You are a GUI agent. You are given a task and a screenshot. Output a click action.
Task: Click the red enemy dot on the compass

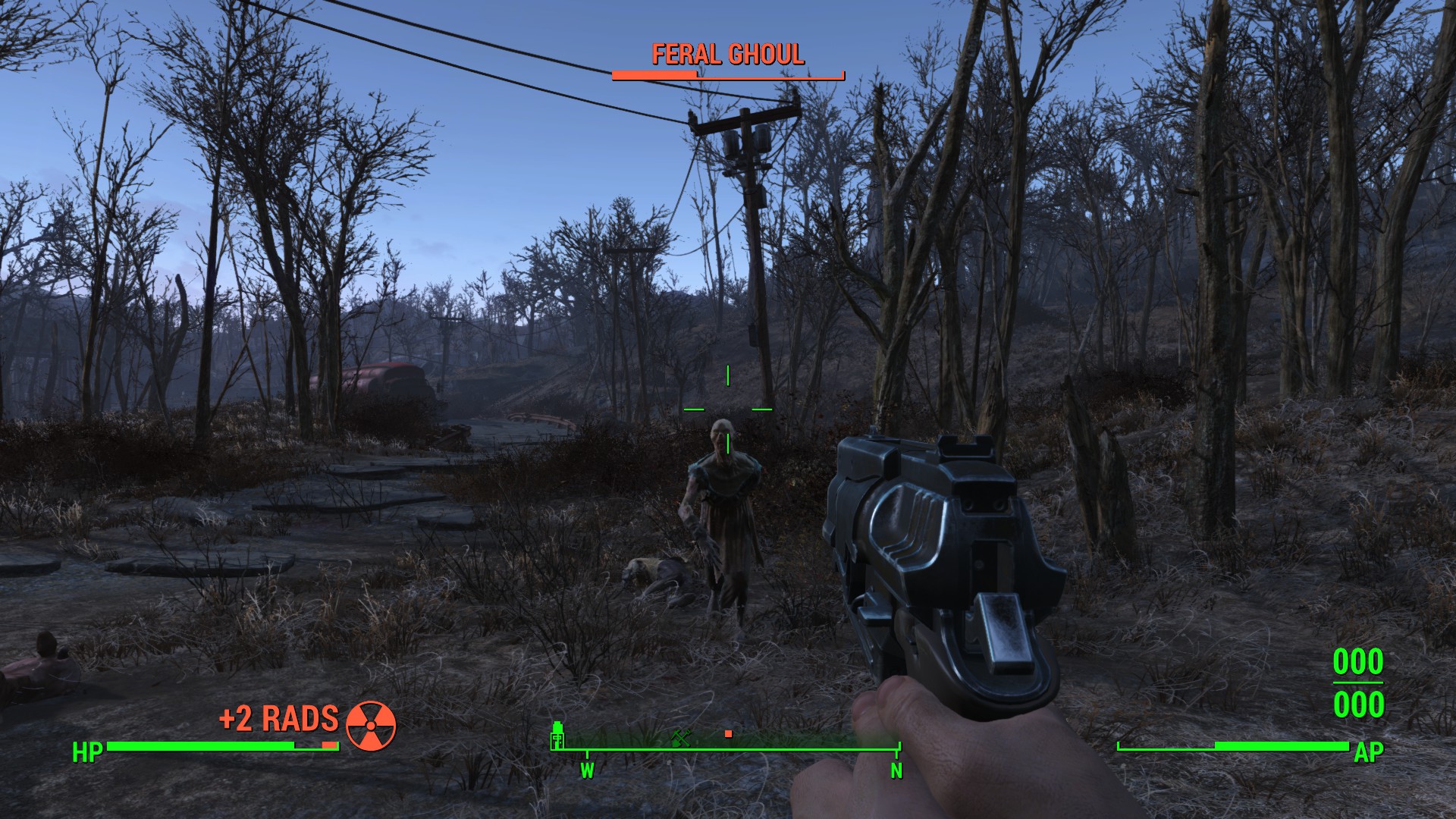click(728, 733)
